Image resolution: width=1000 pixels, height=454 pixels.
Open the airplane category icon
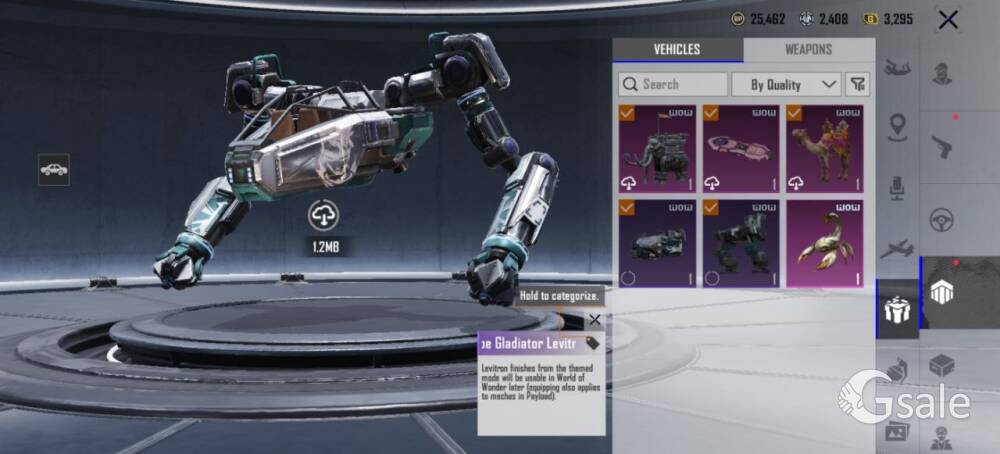pyautogui.click(x=898, y=249)
